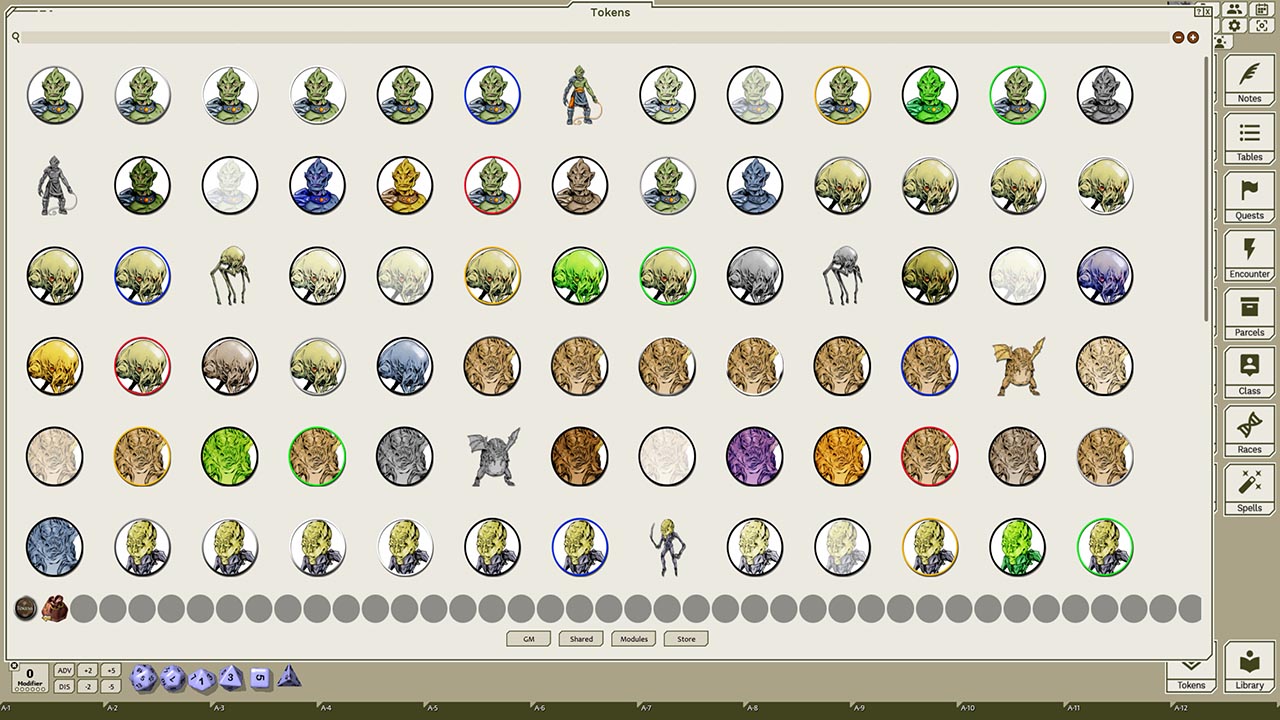The height and width of the screenshot is (720, 1280).
Task: Open the Store token list
Action: tap(685, 639)
